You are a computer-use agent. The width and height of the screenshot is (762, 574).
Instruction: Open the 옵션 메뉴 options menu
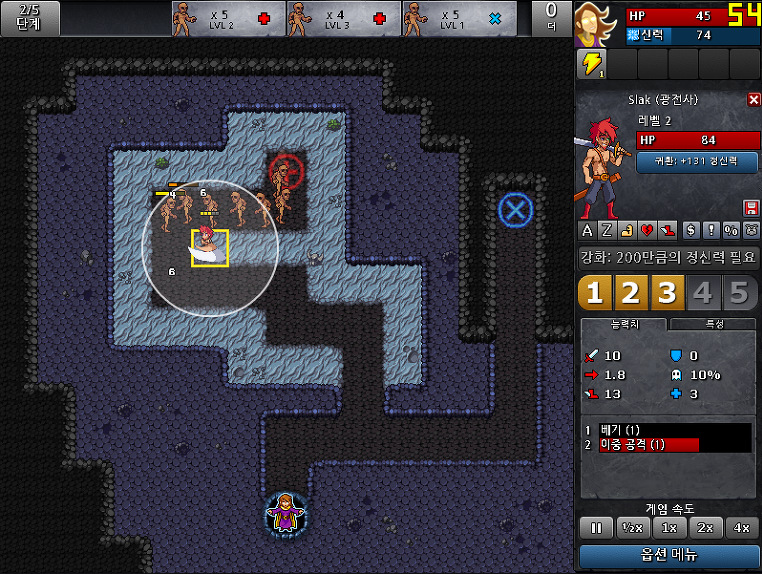pyautogui.click(x=669, y=555)
